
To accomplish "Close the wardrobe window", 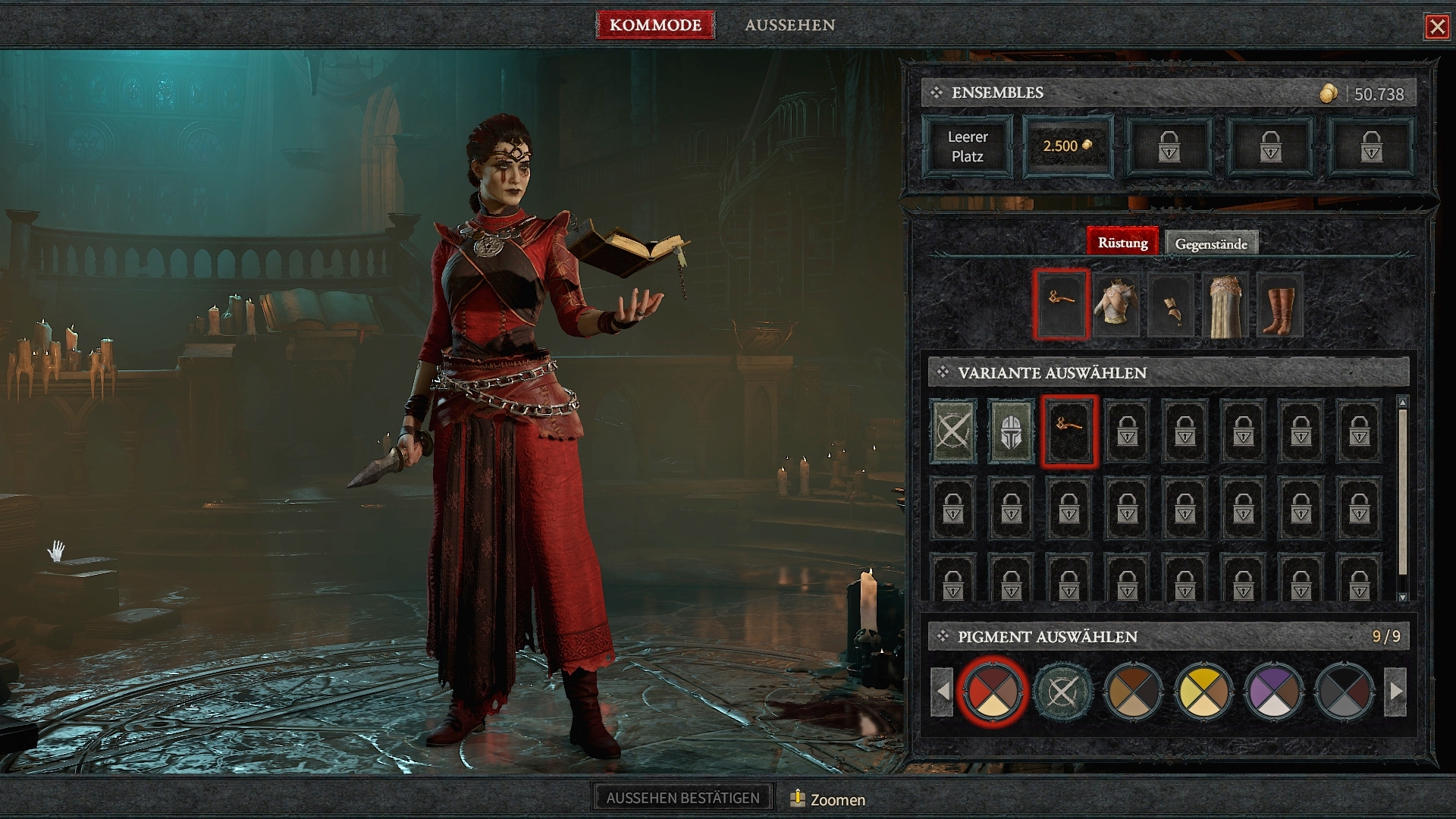I will tap(1436, 27).
